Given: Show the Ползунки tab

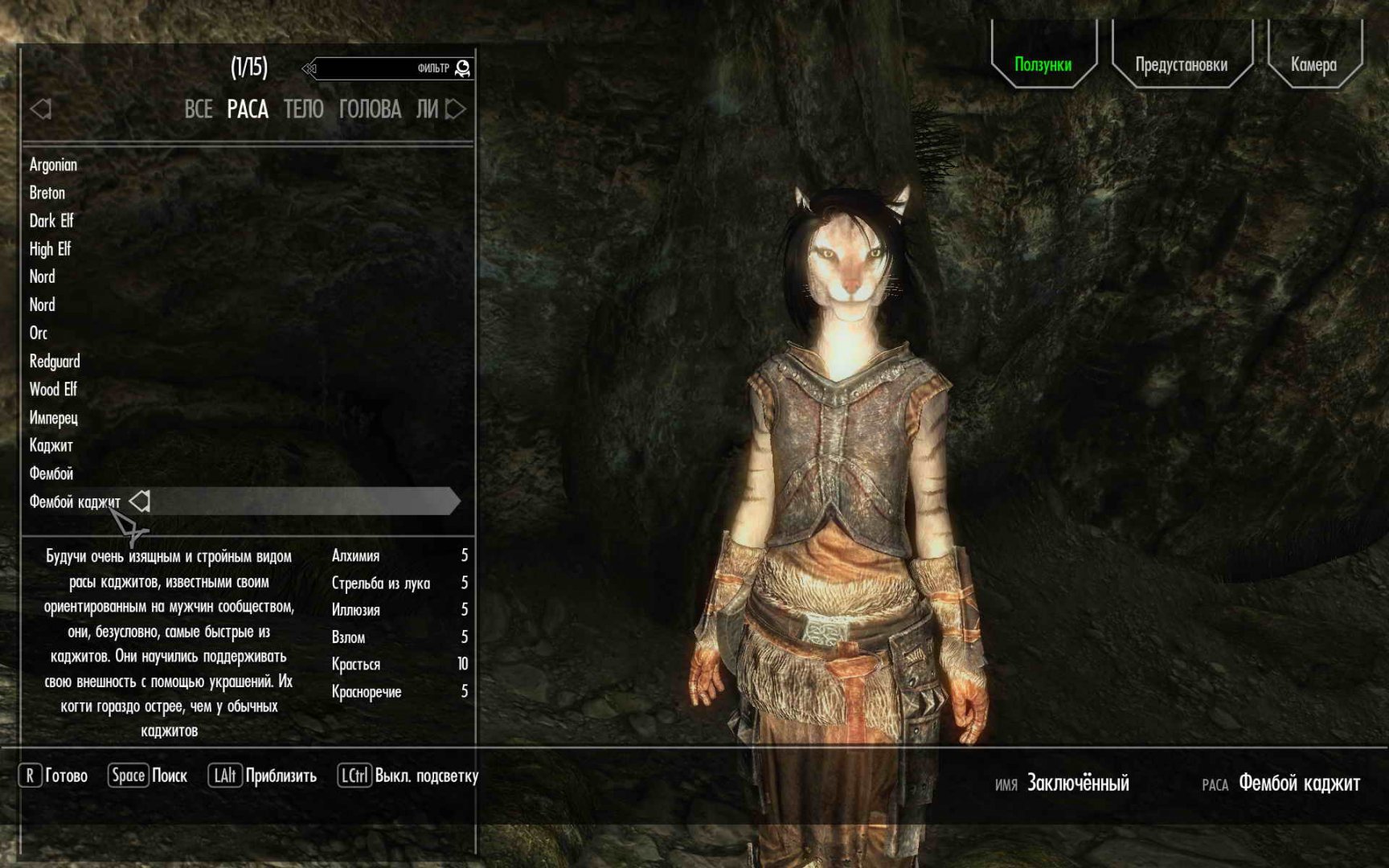Looking at the screenshot, I should (1043, 64).
